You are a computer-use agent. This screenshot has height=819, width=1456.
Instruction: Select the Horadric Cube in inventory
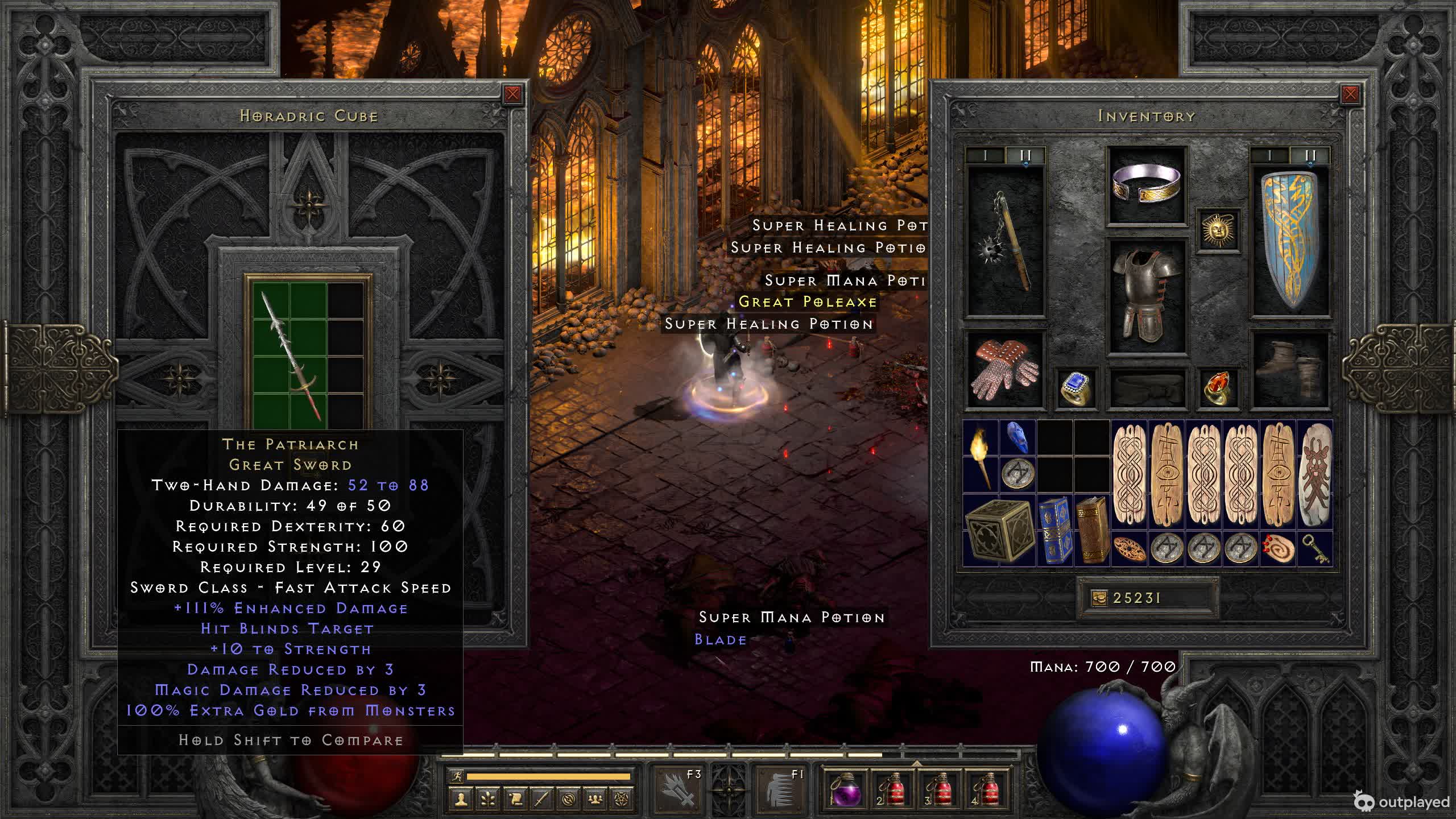pyautogui.click(x=999, y=531)
